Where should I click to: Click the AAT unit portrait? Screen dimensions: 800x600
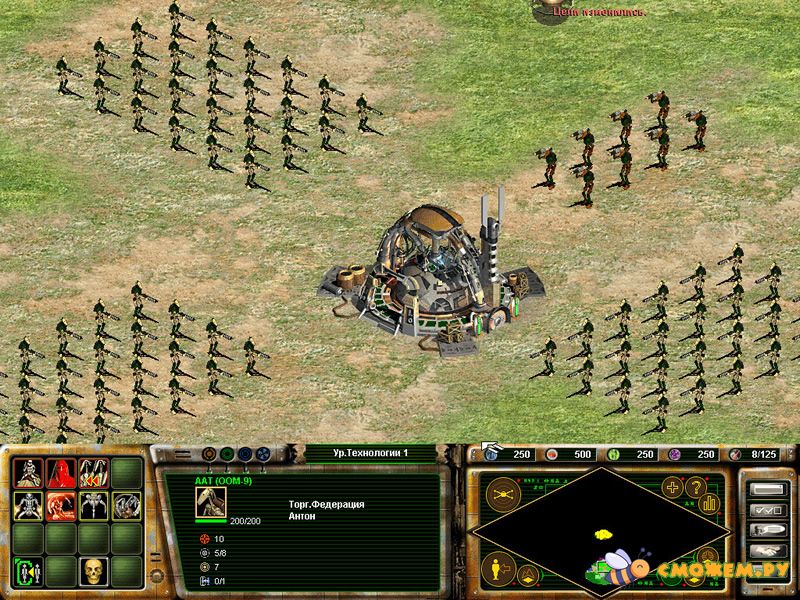(x=210, y=502)
